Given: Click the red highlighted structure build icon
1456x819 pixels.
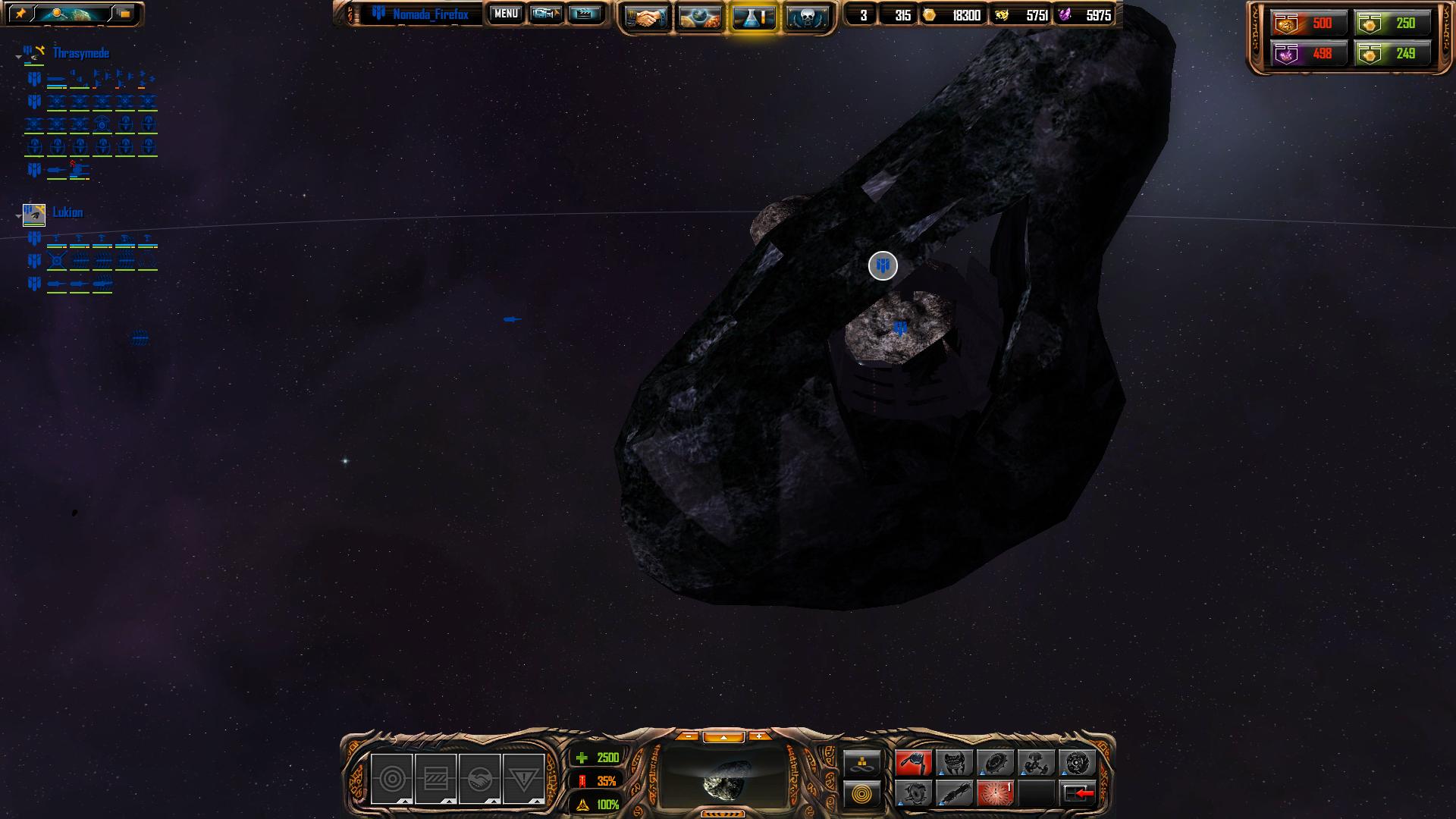Looking at the screenshot, I should pos(913,762).
